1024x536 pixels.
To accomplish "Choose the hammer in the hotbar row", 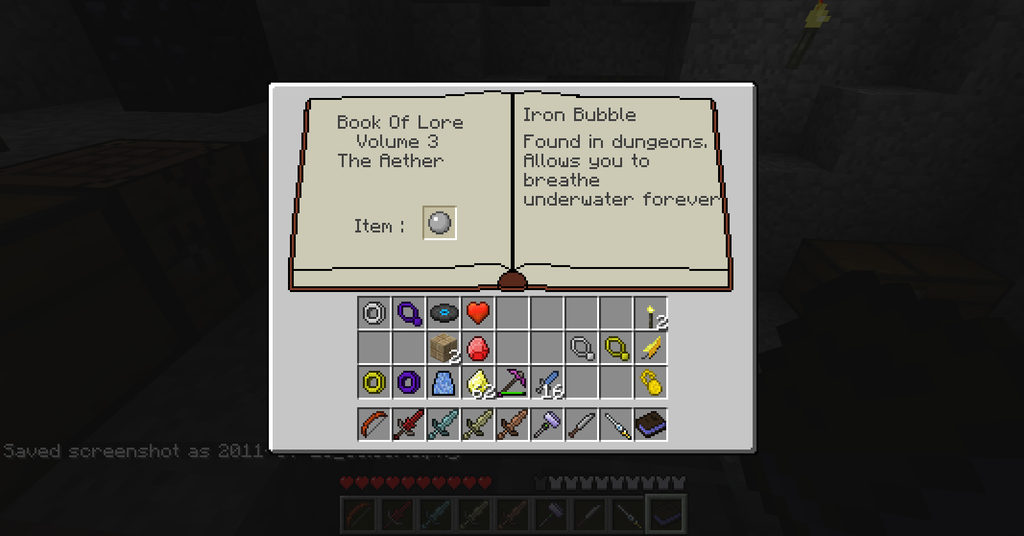I will pos(546,424).
